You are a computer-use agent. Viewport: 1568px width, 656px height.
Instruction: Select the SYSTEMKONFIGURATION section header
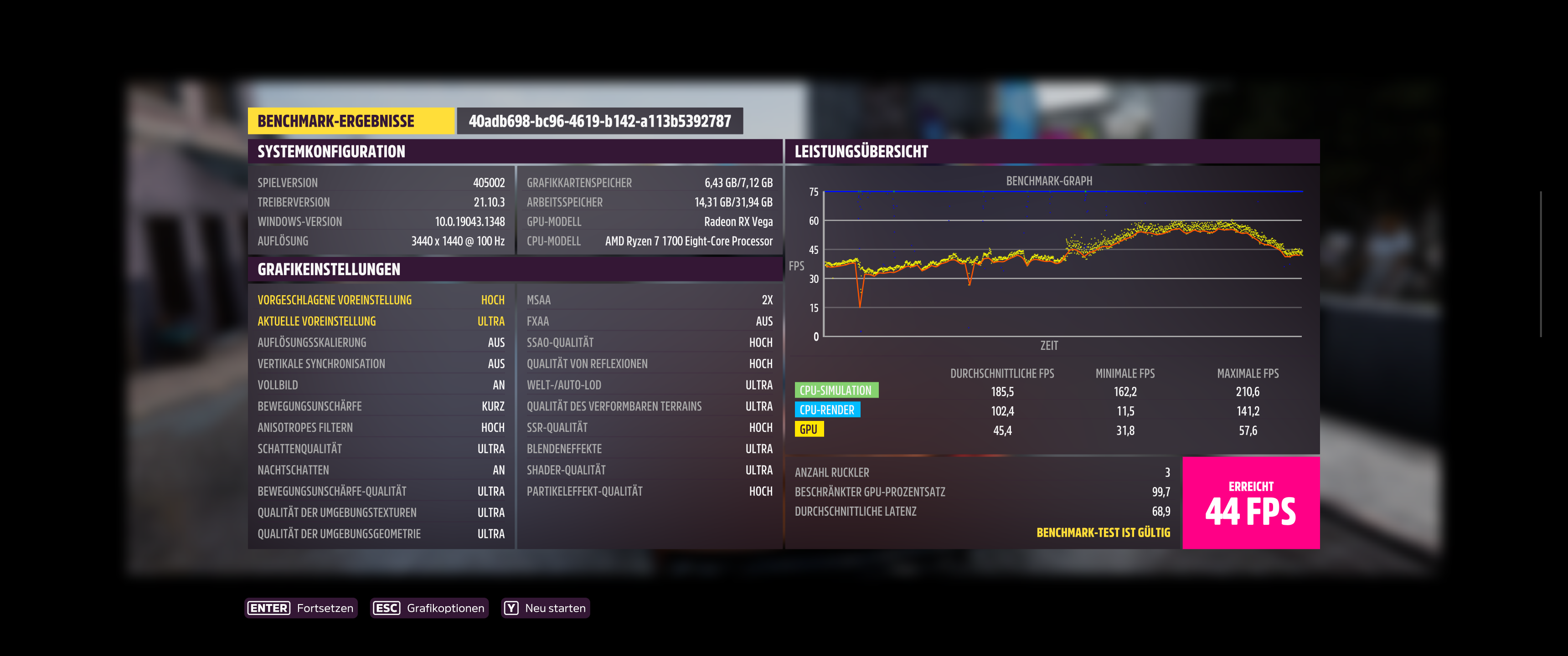(x=331, y=152)
